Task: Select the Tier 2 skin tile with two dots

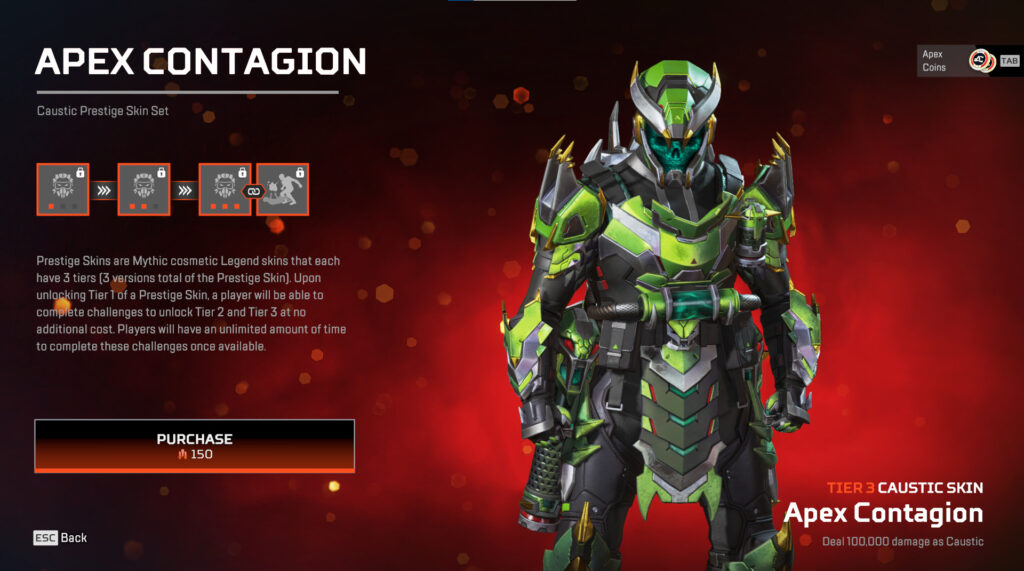Action: click(x=144, y=189)
